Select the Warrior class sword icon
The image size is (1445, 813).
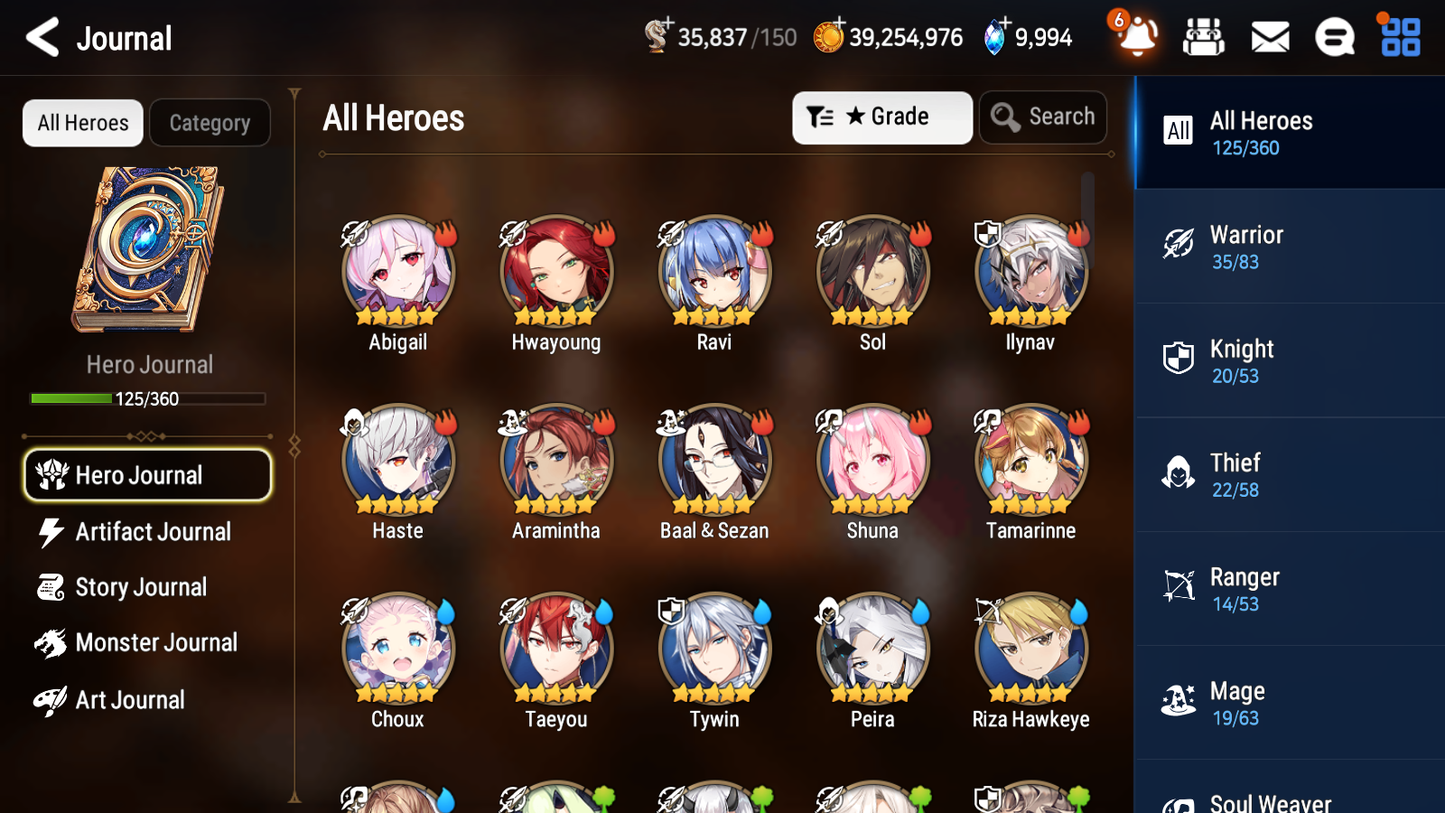(1180, 245)
